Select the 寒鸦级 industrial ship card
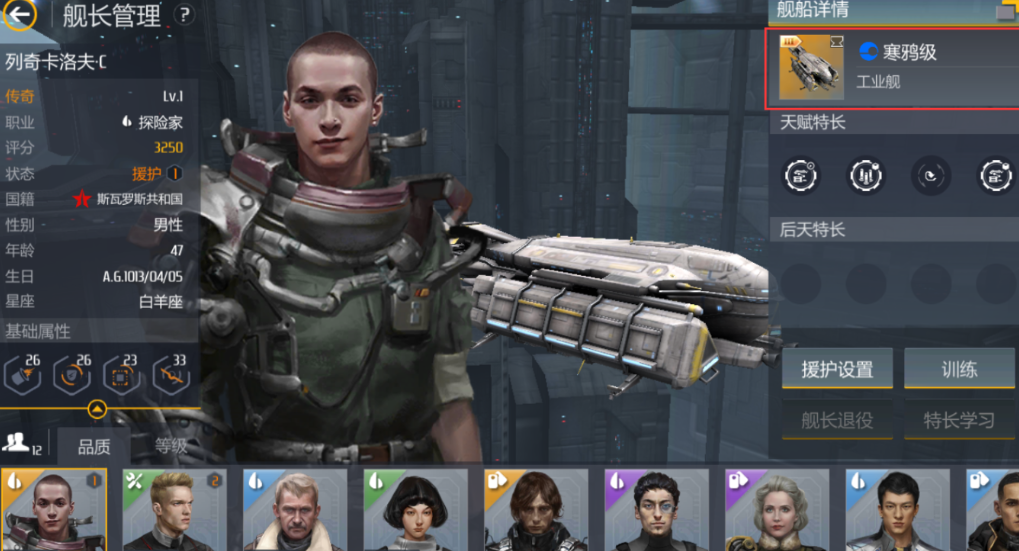Screen dimensions: 1019x551 pos(892,68)
